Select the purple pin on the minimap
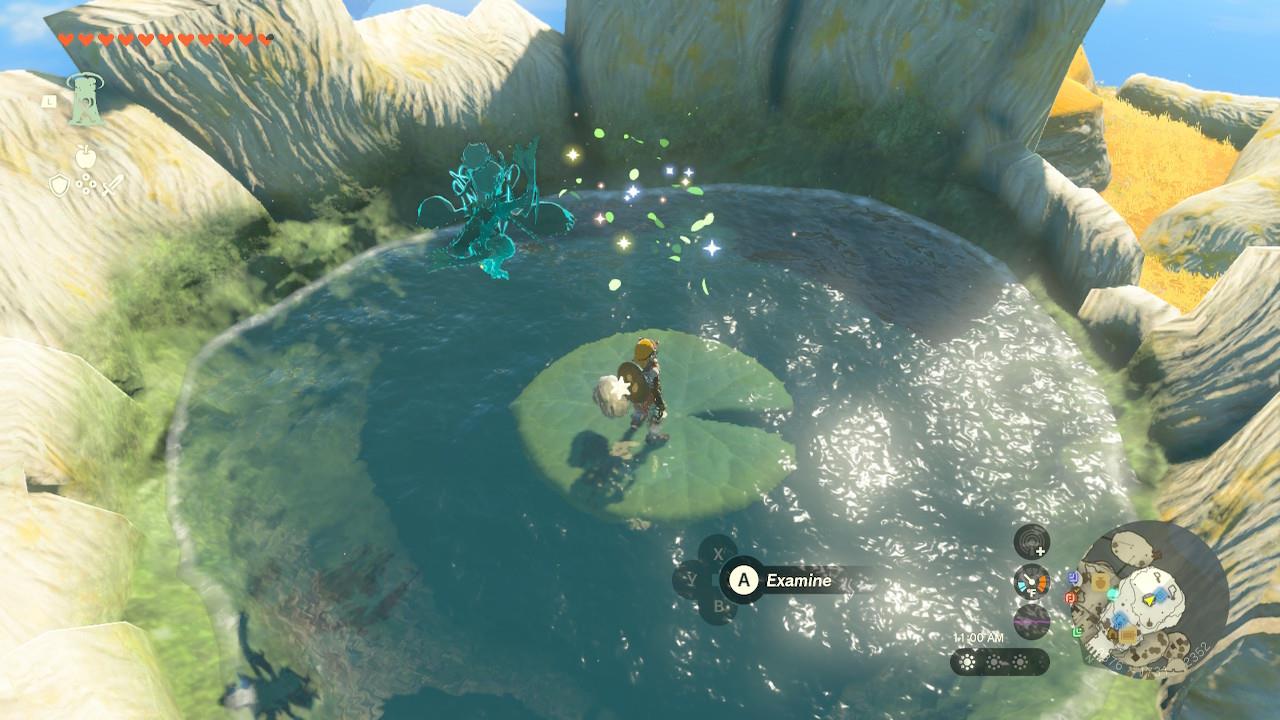Screen dimensions: 1280x720 click(1072, 577)
